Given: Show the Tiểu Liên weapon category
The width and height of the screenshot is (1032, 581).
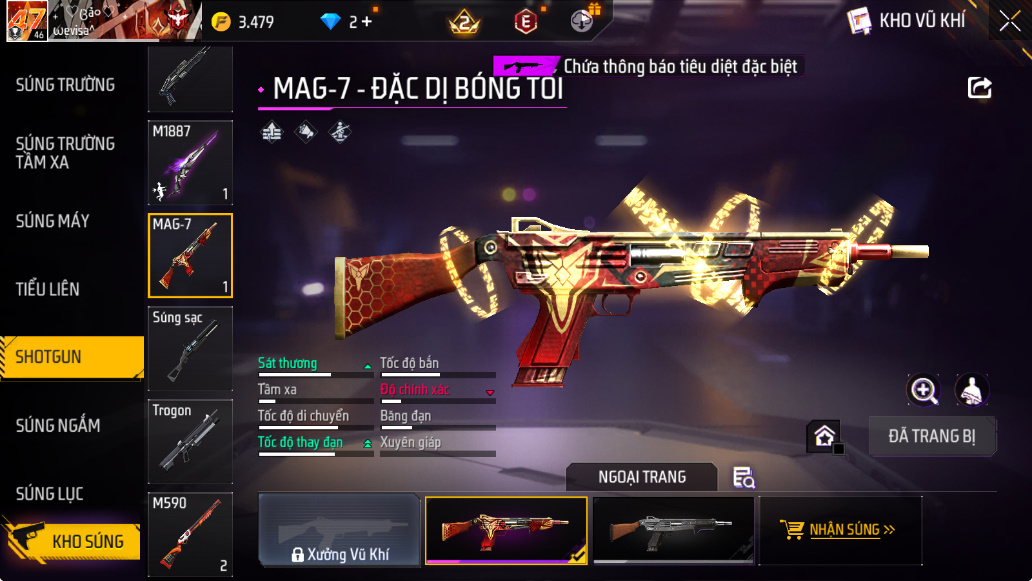Looking at the screenshot, I should tap(48, 289).
